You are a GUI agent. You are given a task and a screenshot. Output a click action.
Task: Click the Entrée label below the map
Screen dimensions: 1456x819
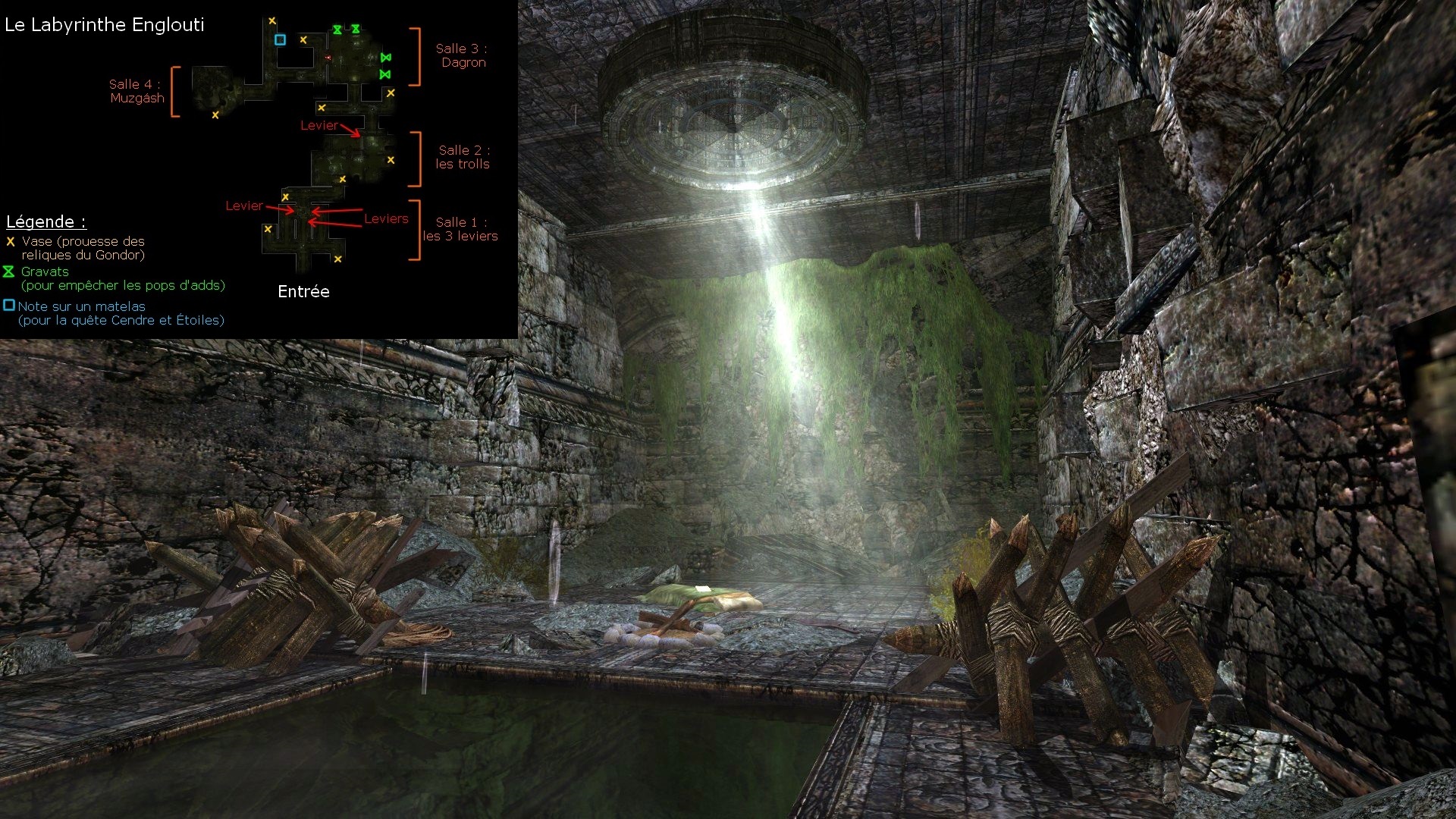point(303,292)
